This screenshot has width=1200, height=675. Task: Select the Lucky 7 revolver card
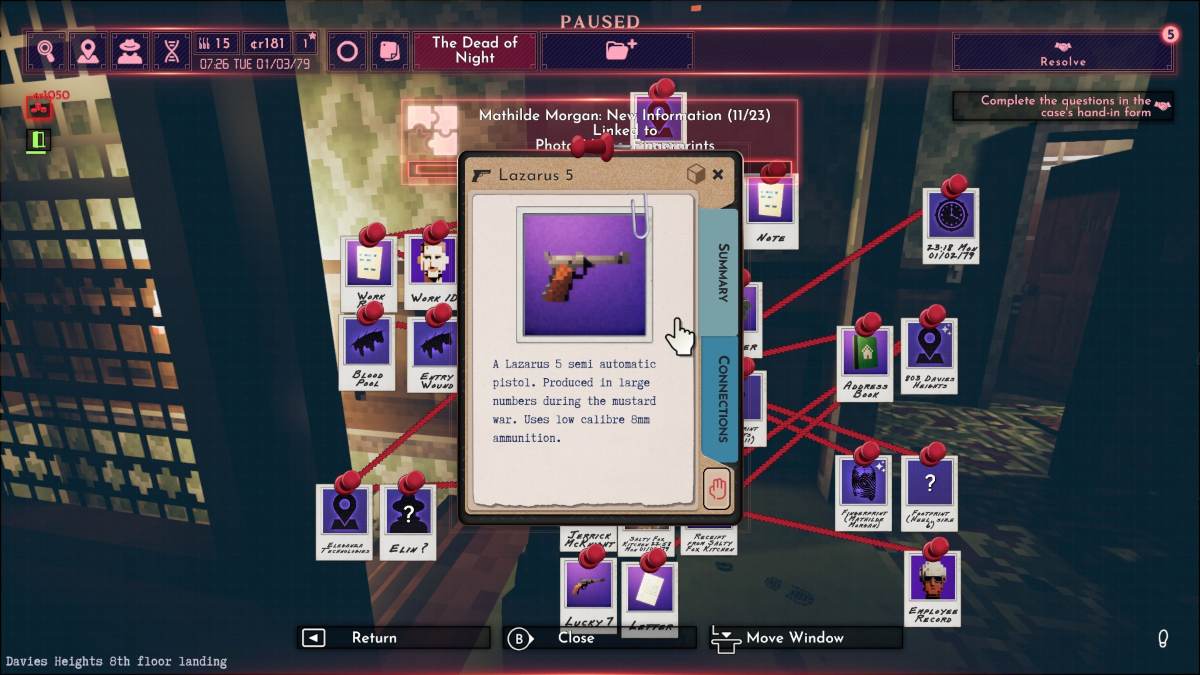[587, 590]
